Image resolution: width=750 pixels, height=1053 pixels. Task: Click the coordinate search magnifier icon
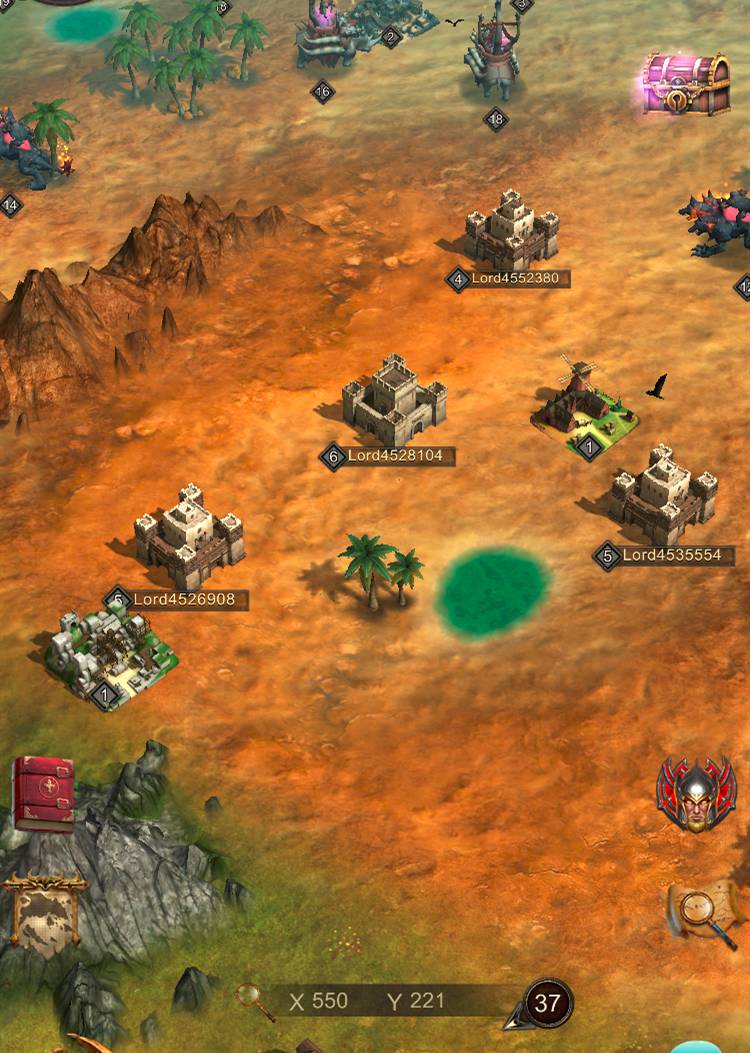tap(255, 1001)
